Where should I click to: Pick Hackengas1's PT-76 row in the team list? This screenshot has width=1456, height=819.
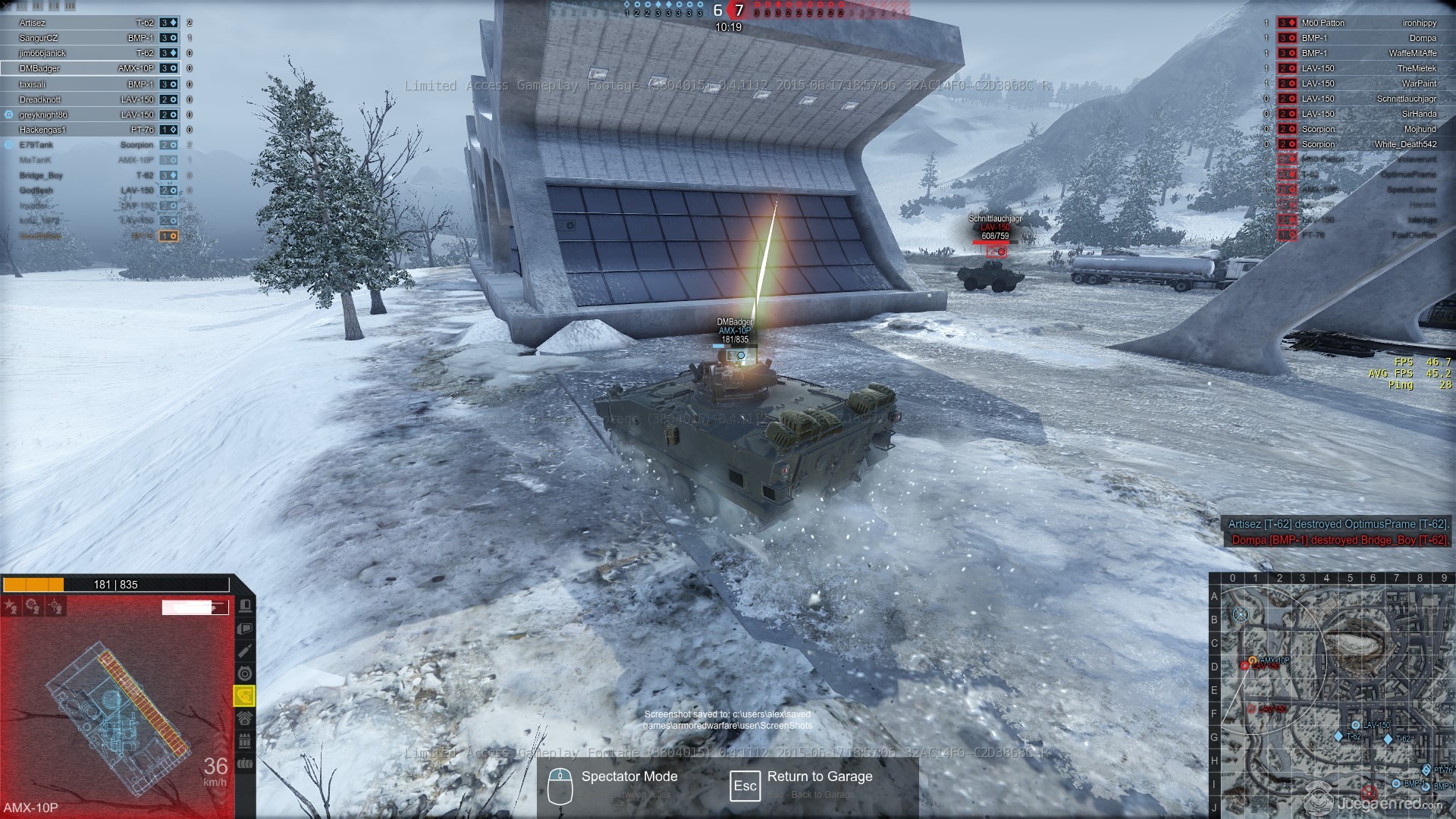(91, 130)
